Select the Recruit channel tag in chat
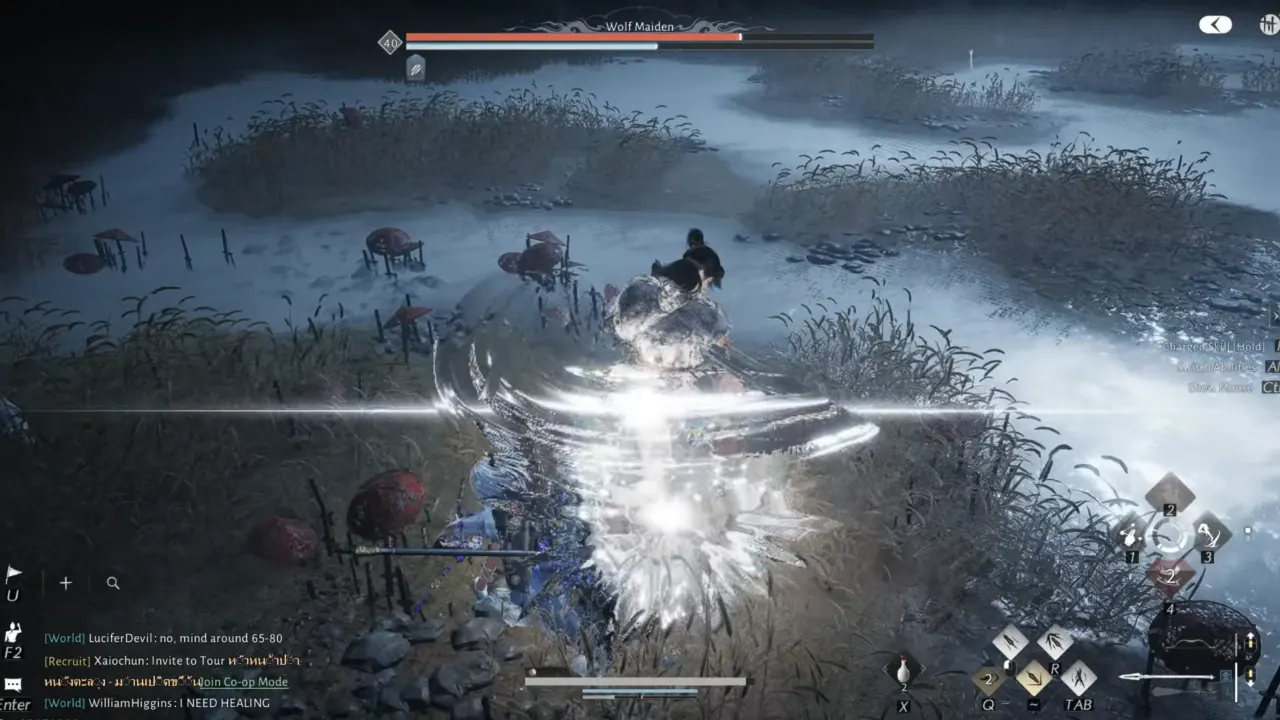 [x=67, y=660]
